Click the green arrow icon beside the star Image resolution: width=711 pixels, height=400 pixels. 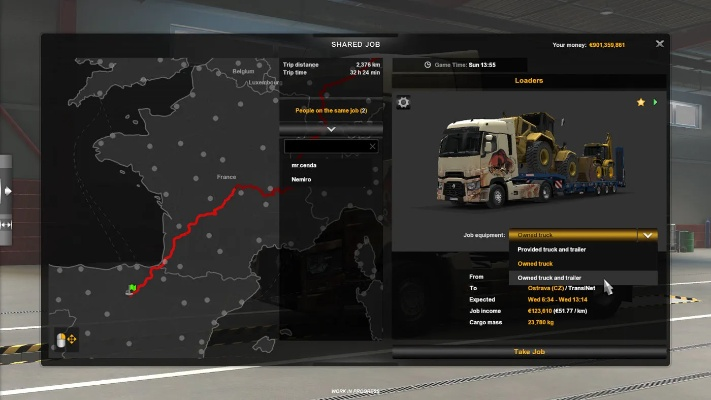click(655, 102)
